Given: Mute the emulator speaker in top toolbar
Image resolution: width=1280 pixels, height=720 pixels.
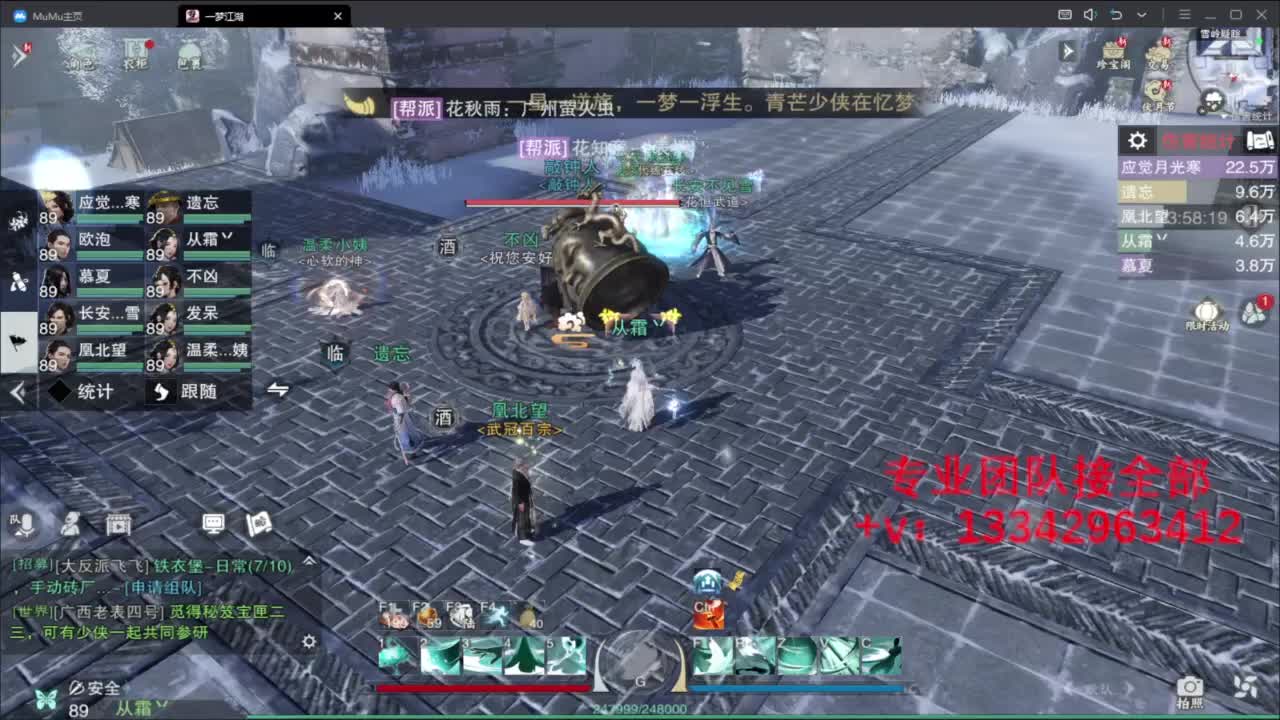Looking at the screenshot, I should (x=1090, y=14).
